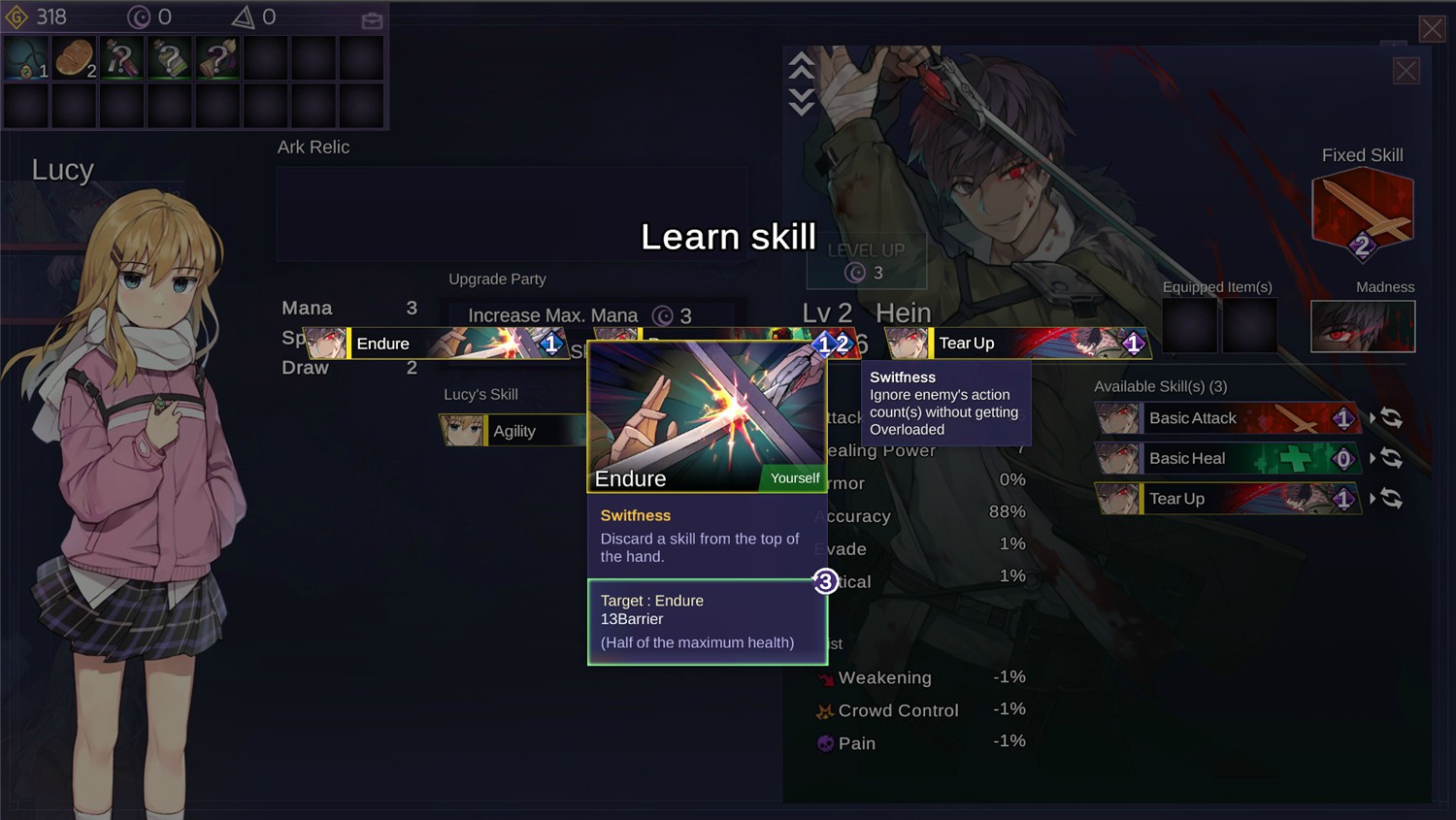1456x820 pixels.
Task: Click the small arrow beside the Tear Up skill
Action: click(x=1371, y=498)
